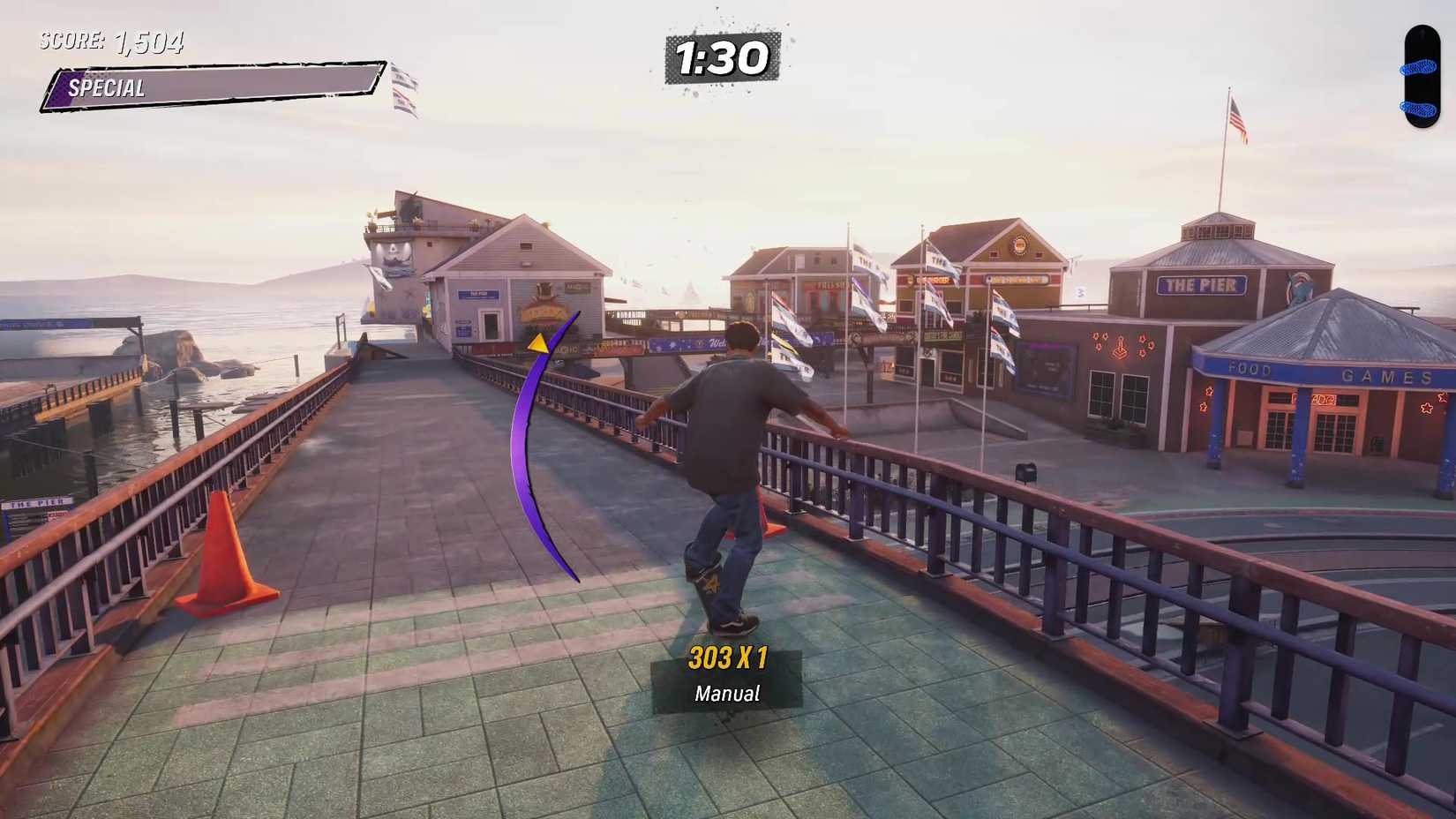The height and width of the screenshot is (819, 1456).
Task: Expand the SCORE readout showing 1,504
Action: (x=110, y=40)
